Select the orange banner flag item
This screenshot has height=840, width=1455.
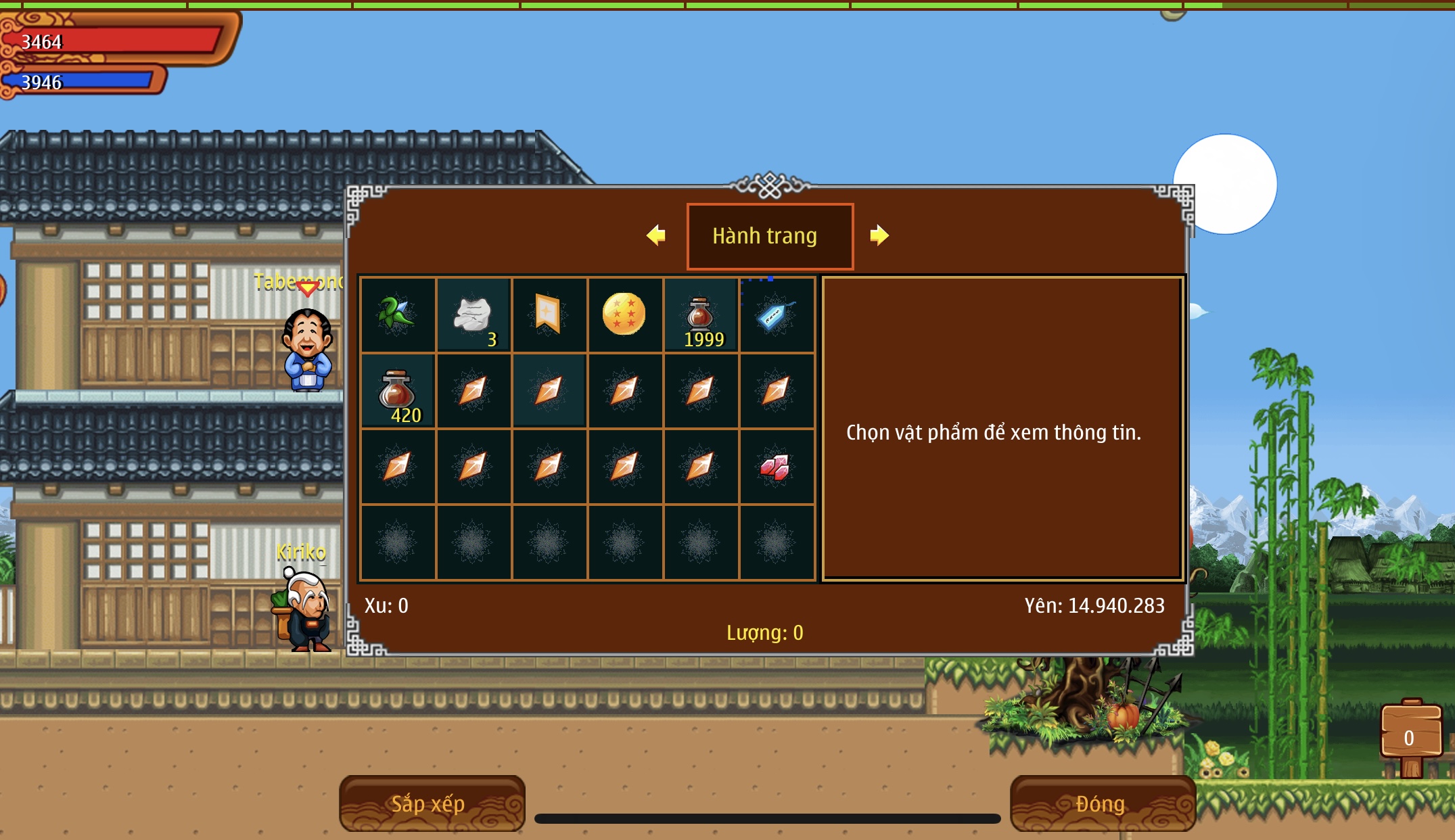pyautogui.click(x=549, y=314)
